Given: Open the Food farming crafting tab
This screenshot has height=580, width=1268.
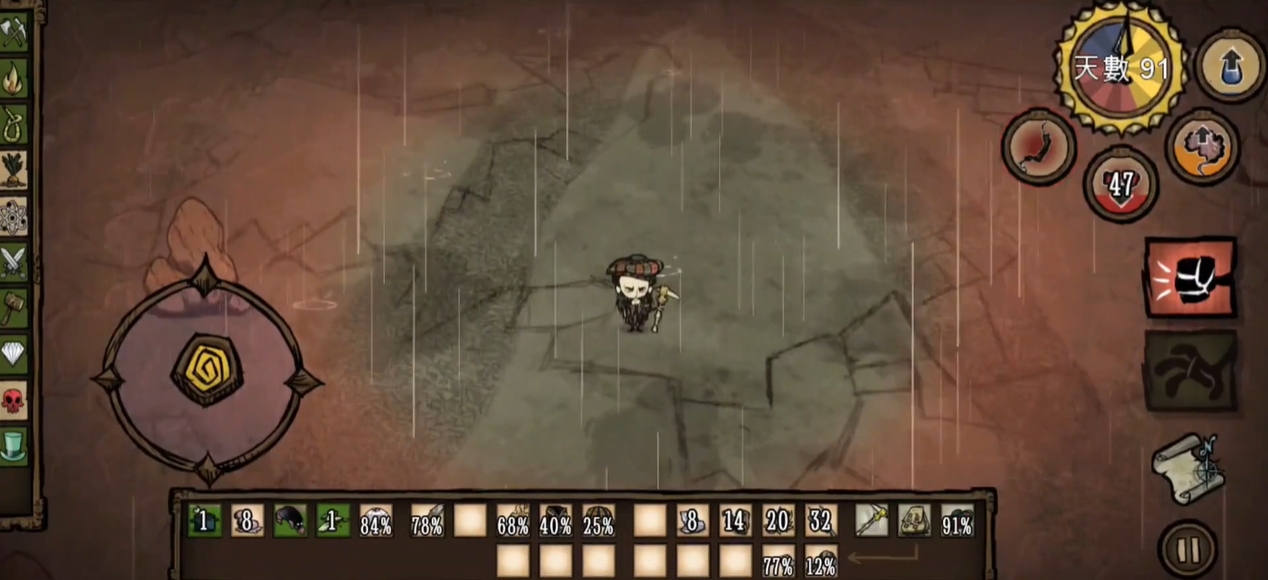Looking at the screenshot, I should (13, 170).
